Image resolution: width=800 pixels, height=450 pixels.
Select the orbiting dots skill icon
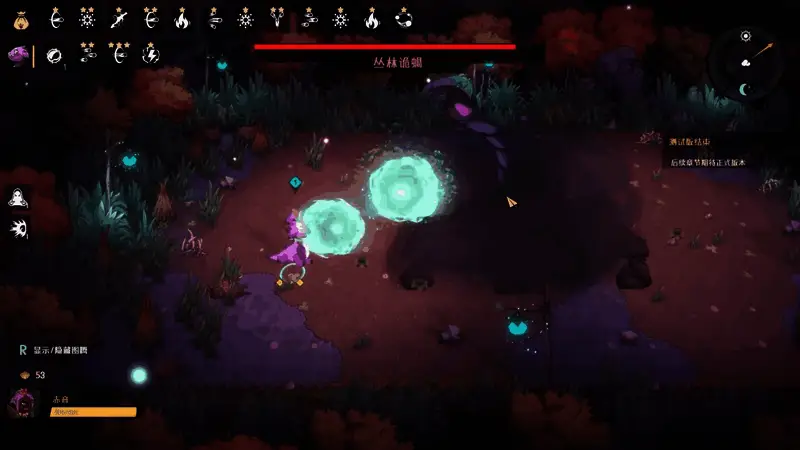tap(403, 18)
